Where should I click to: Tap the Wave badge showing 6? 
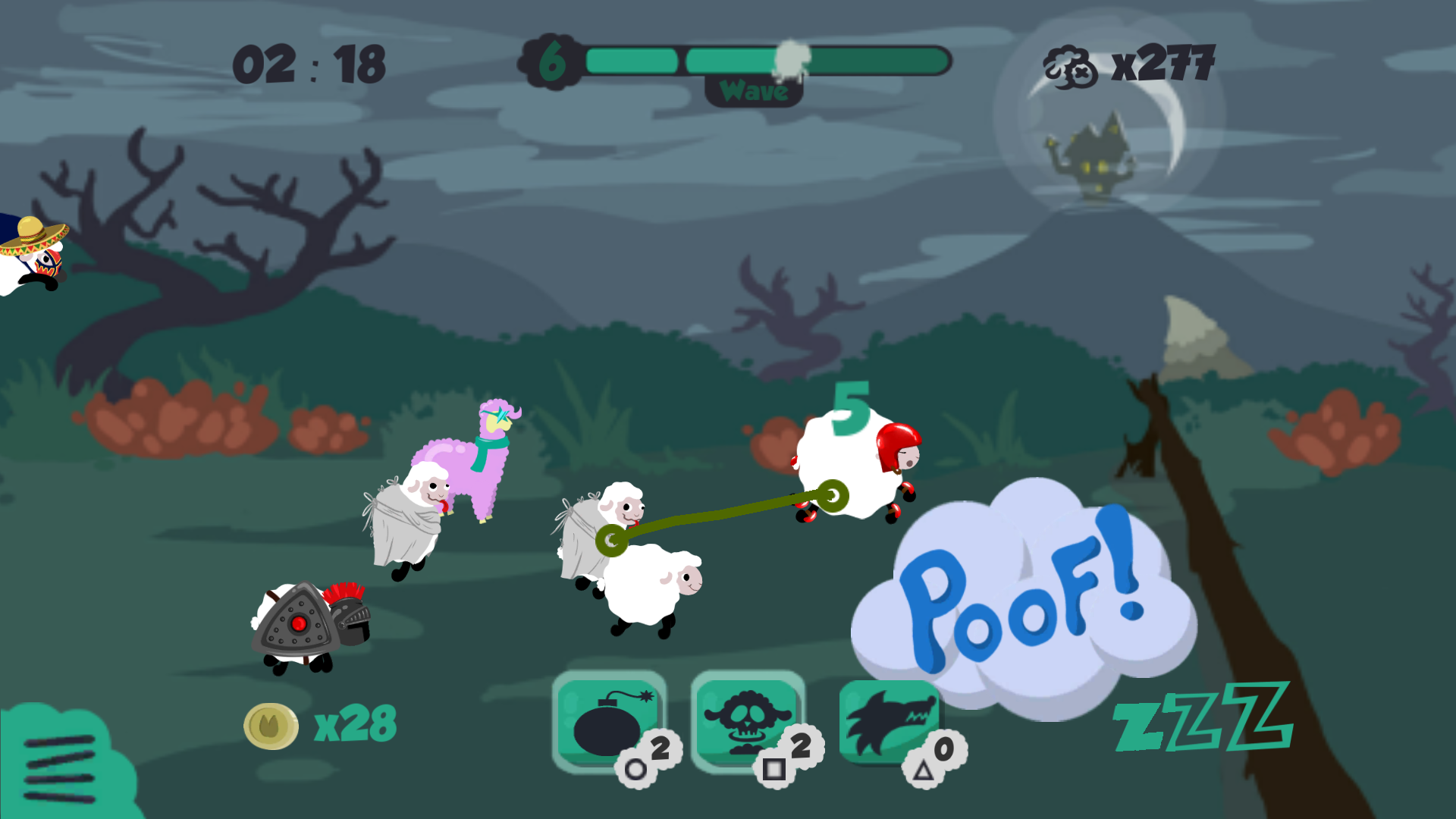click(x=549, y=61)
